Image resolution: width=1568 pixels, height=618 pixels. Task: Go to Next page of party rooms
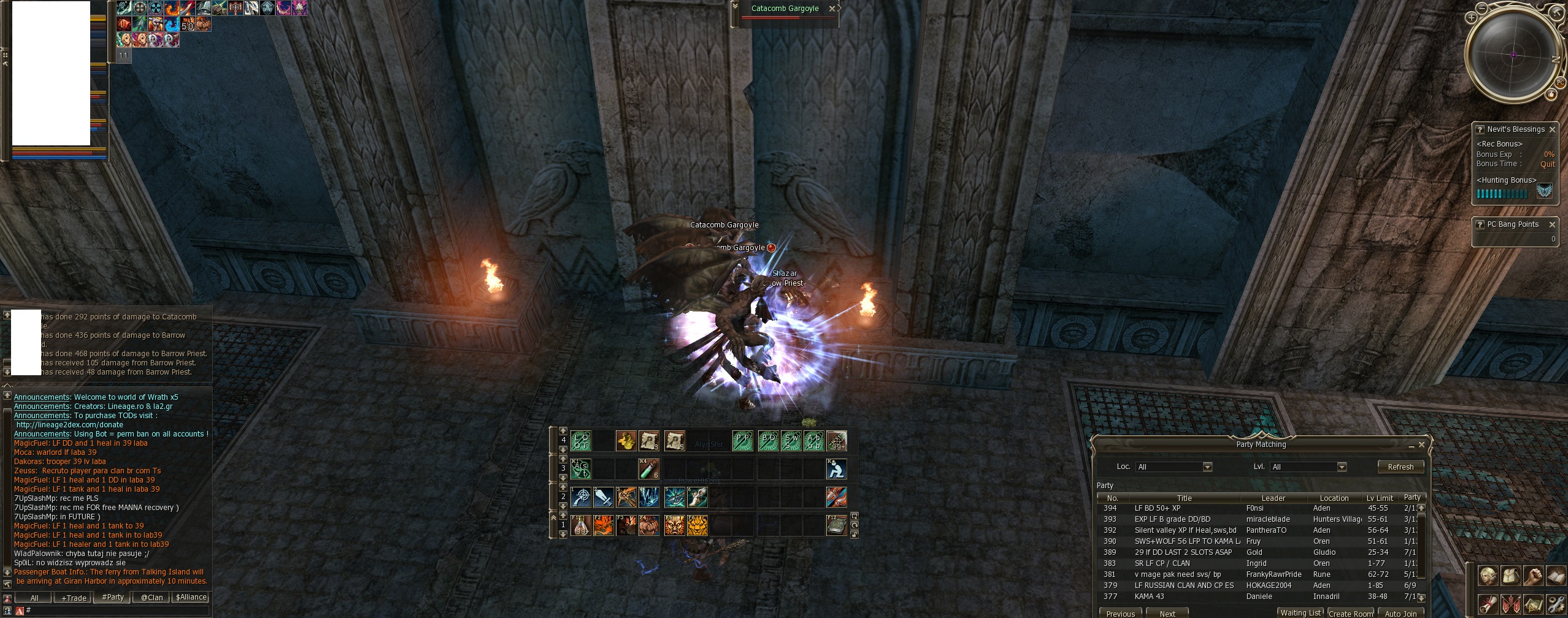pos(1167,613)
